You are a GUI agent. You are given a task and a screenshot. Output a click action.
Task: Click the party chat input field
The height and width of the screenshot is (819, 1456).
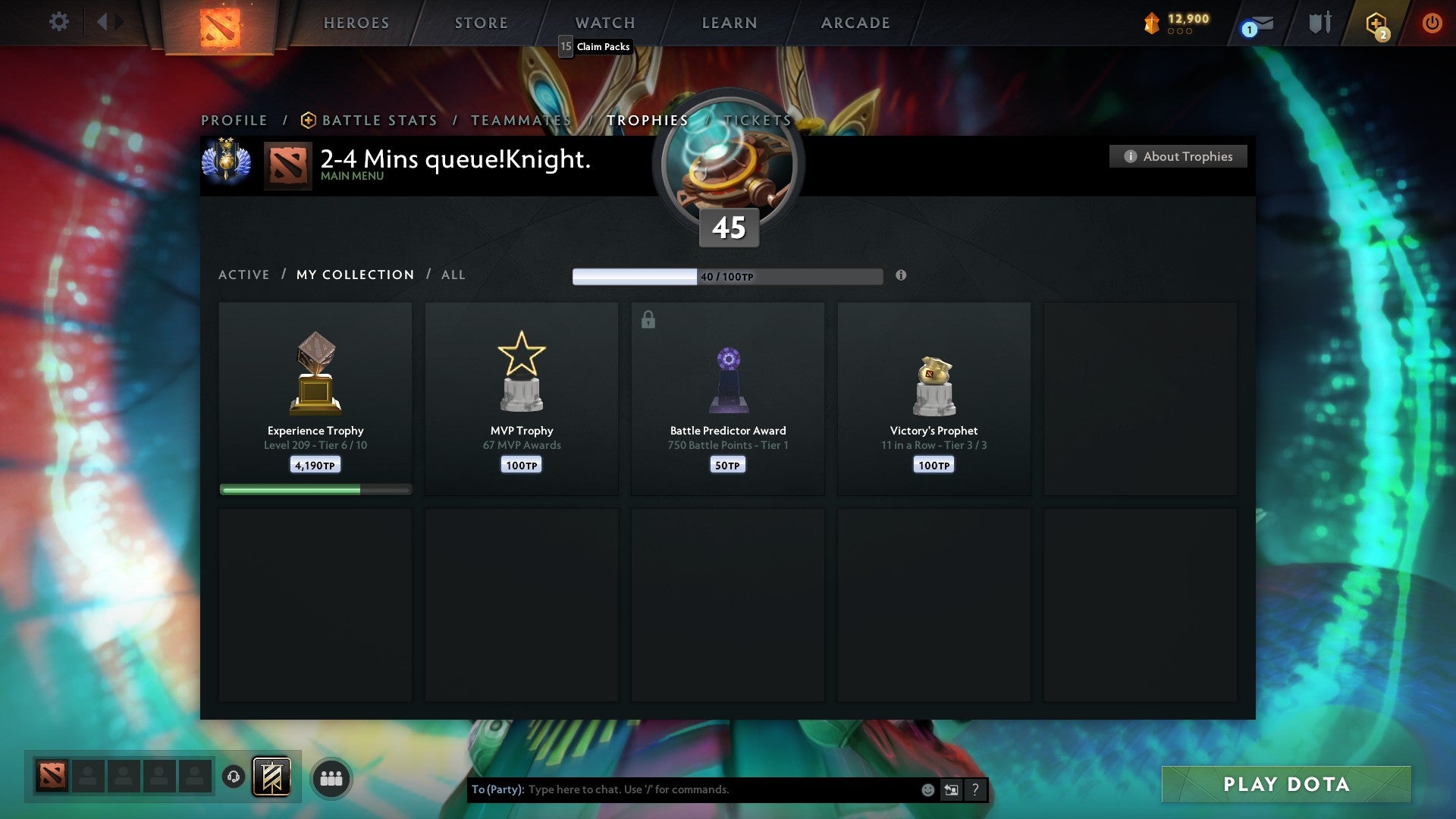pos(682,789)
